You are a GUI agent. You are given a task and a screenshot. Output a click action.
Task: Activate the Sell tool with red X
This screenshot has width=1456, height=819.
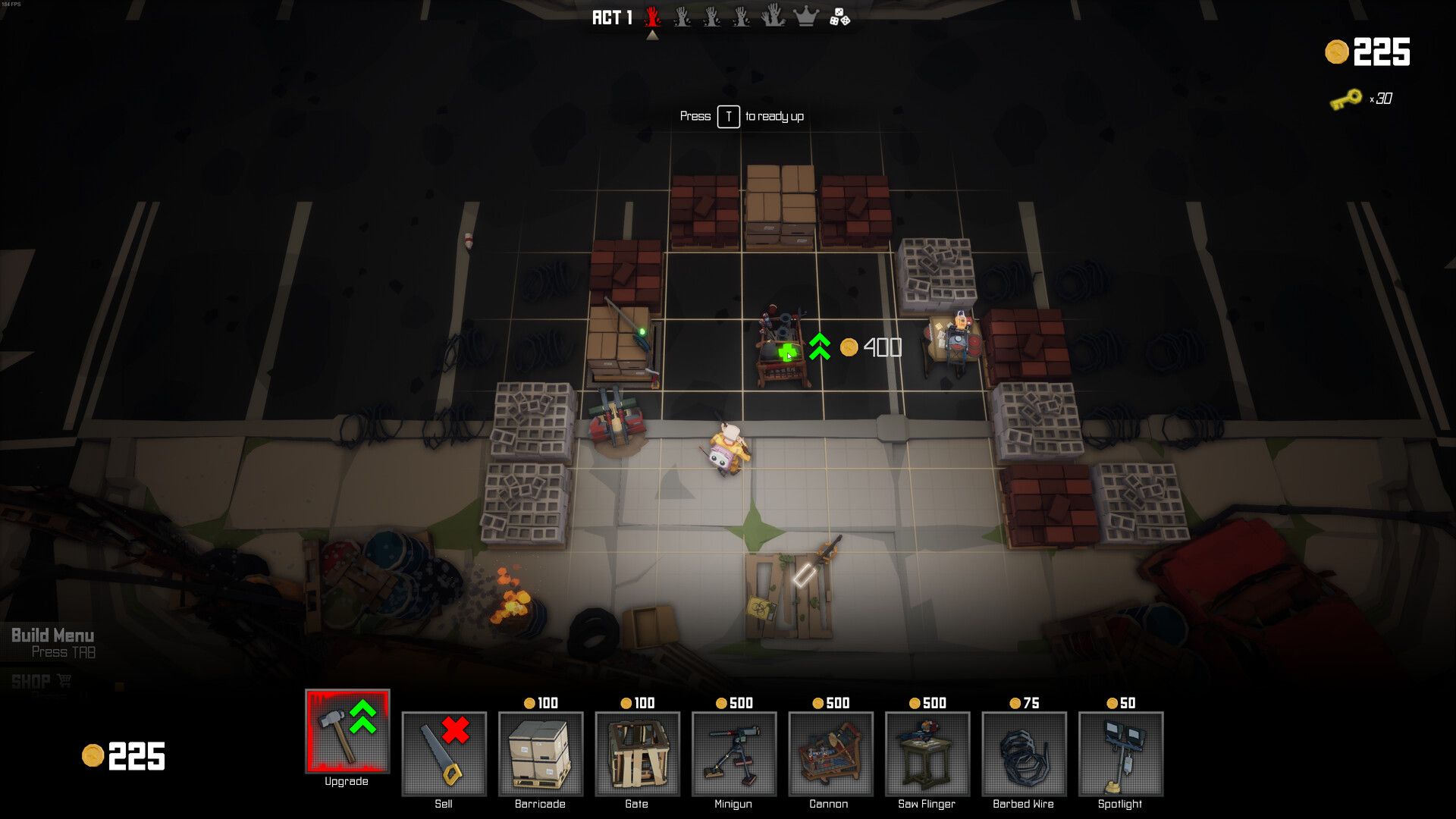click(x=444, y=755)
